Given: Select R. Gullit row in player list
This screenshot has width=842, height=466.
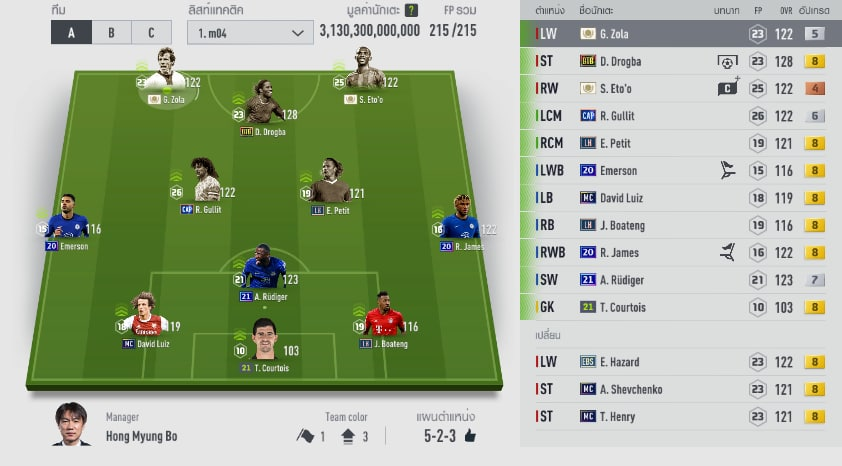Looking at the screenshot, I should [x=680, y=116].
